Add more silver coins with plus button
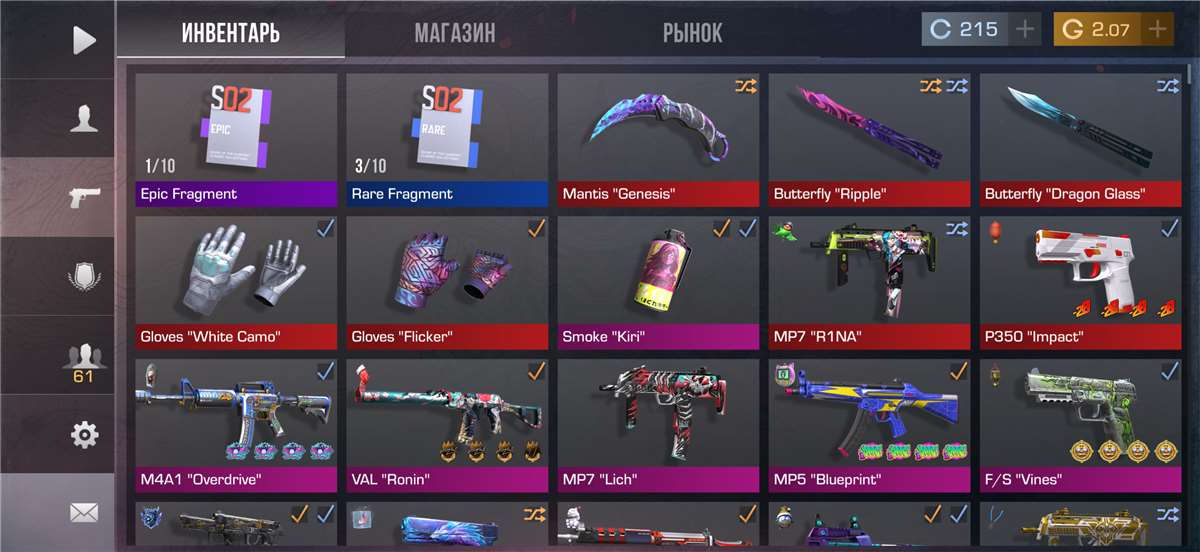The width and height of the screenshot is (1200, 552). tap(1024, 30)
